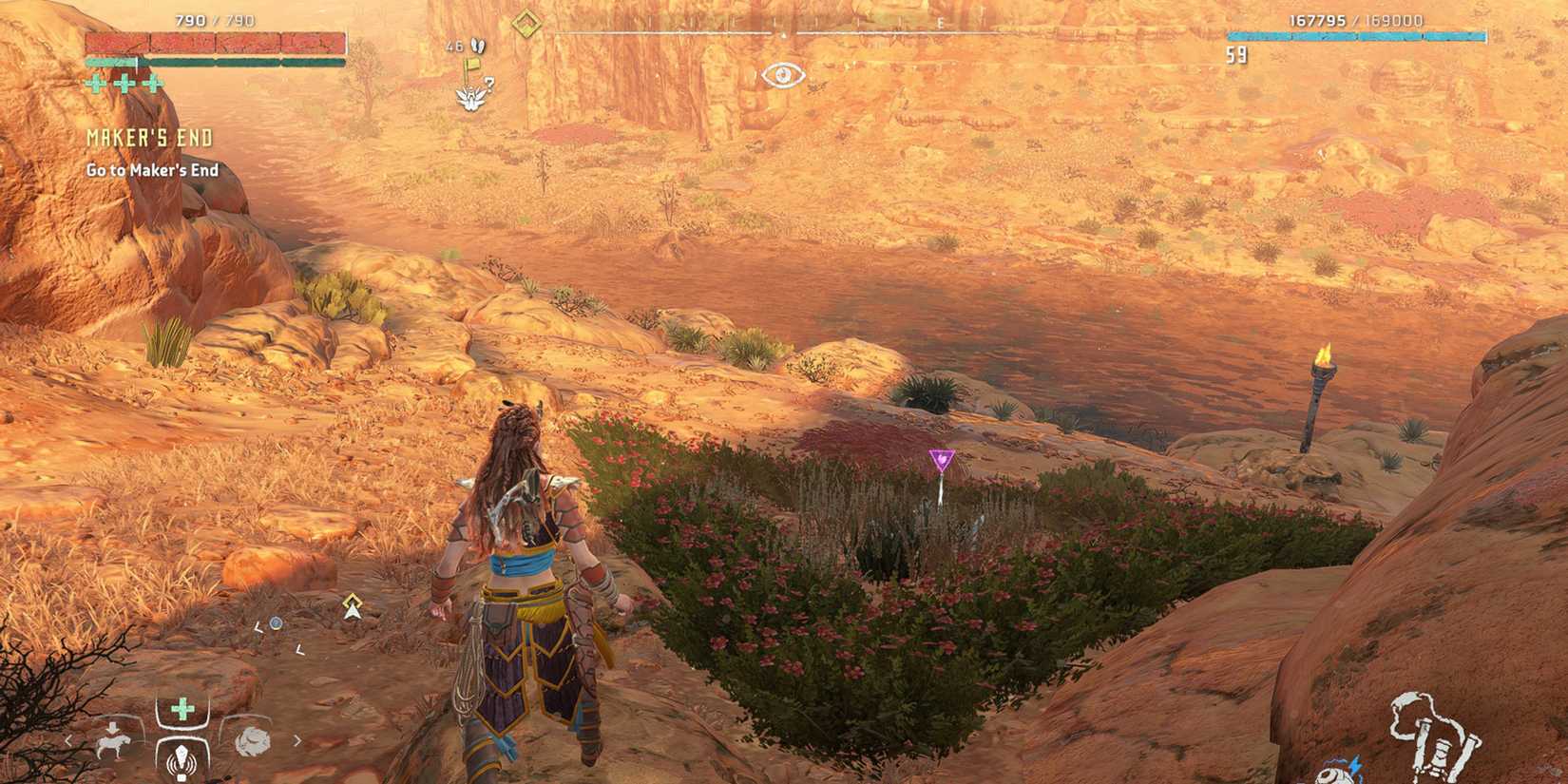Click the tracks counter showing 46

[453, 45]
